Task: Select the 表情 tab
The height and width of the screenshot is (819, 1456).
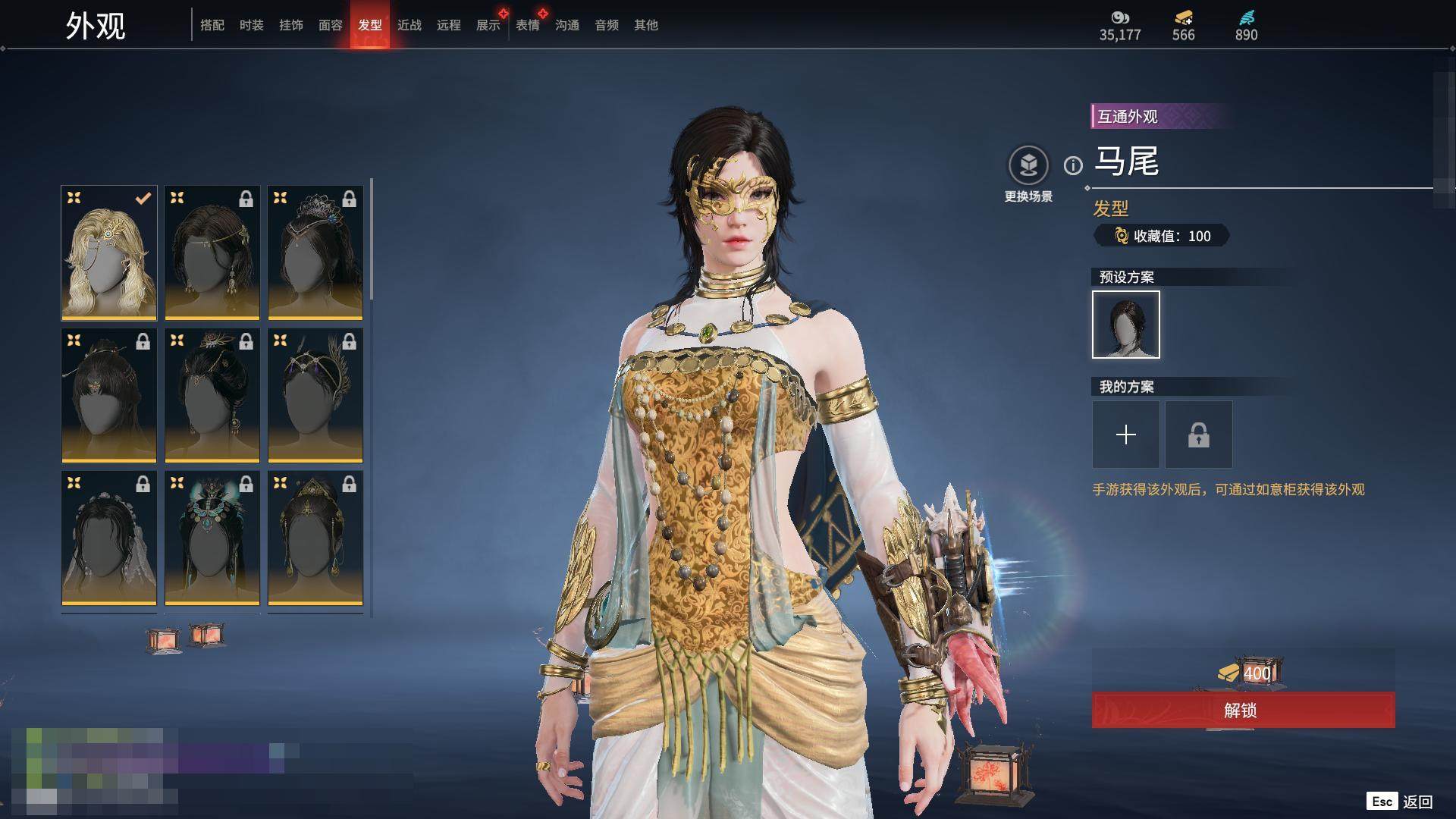Action: (x=527, y=25)
